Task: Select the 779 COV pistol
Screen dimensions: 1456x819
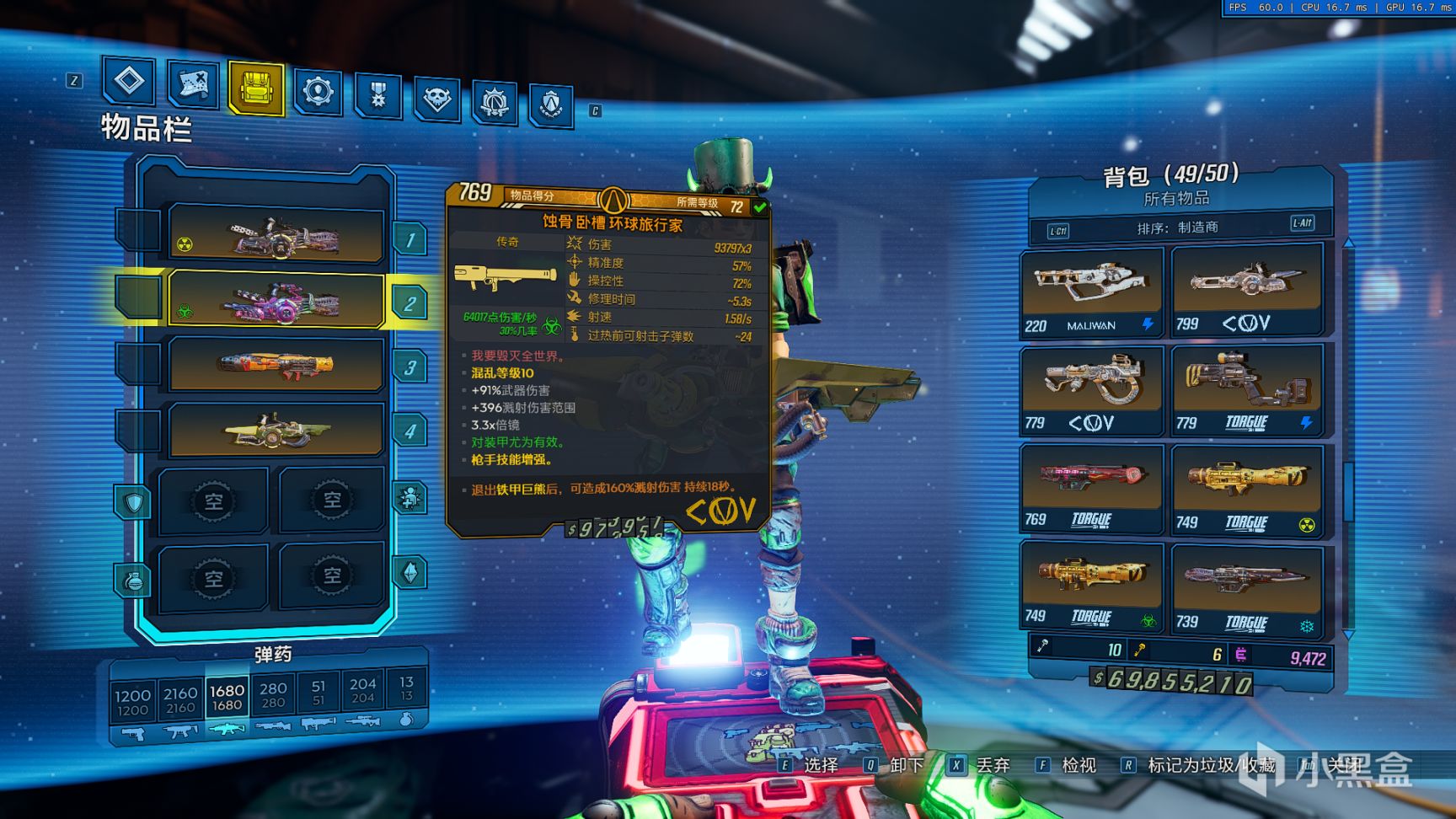Action: click(1091, 389)
